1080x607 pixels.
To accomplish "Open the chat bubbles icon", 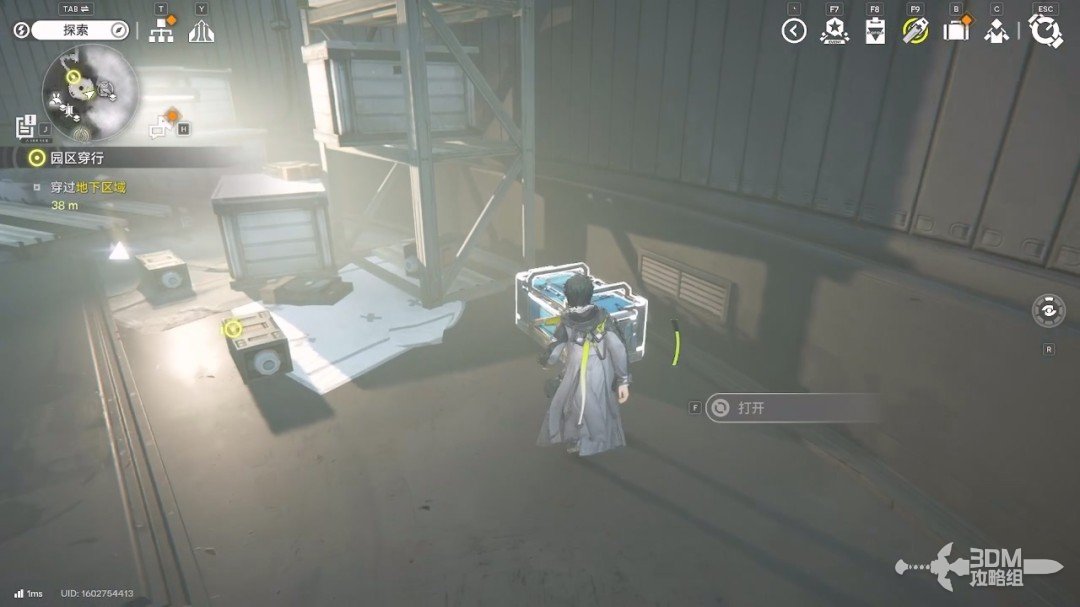I will tap(162, 127).
